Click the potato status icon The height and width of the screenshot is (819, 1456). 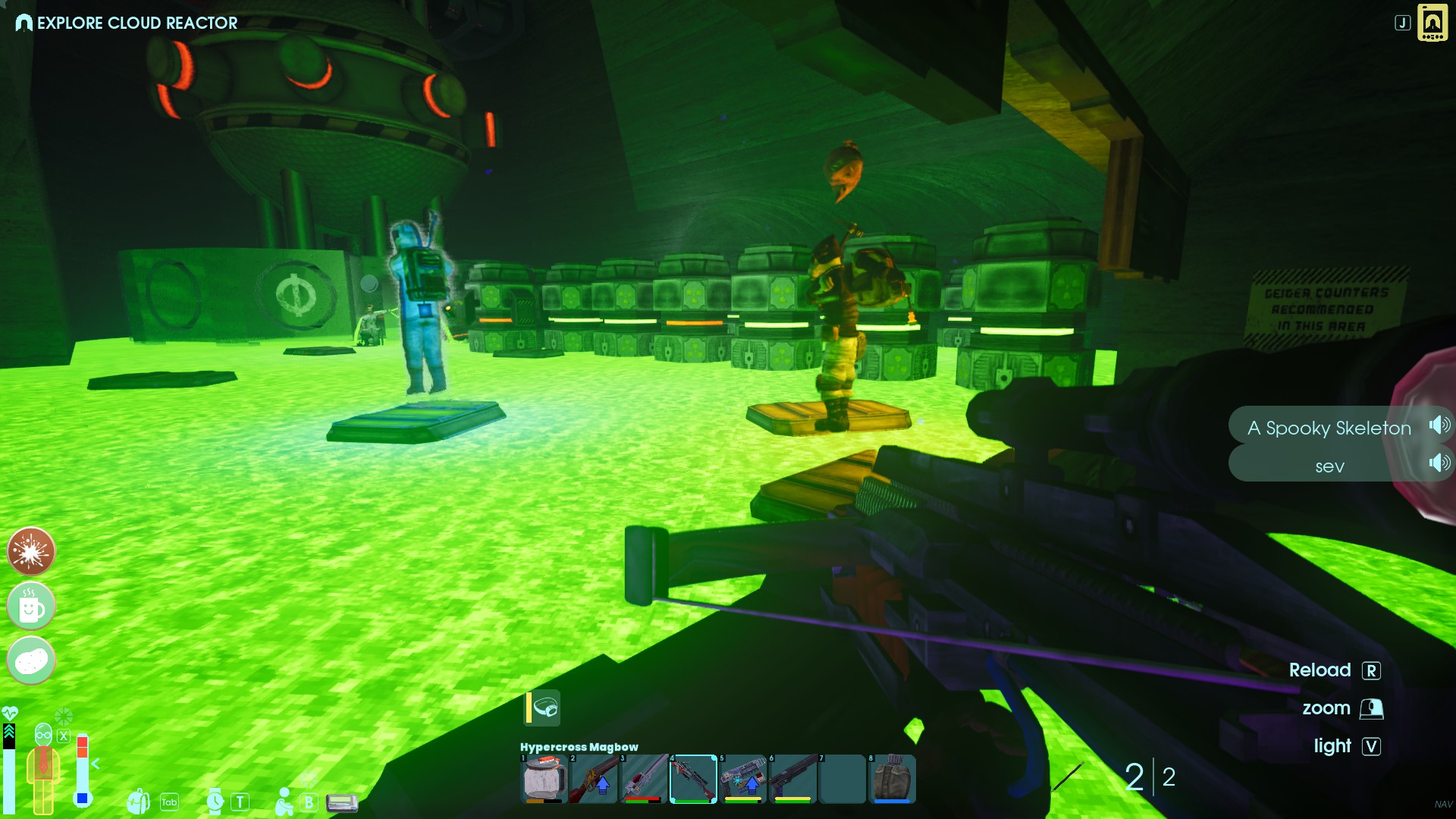click(31, 661)
